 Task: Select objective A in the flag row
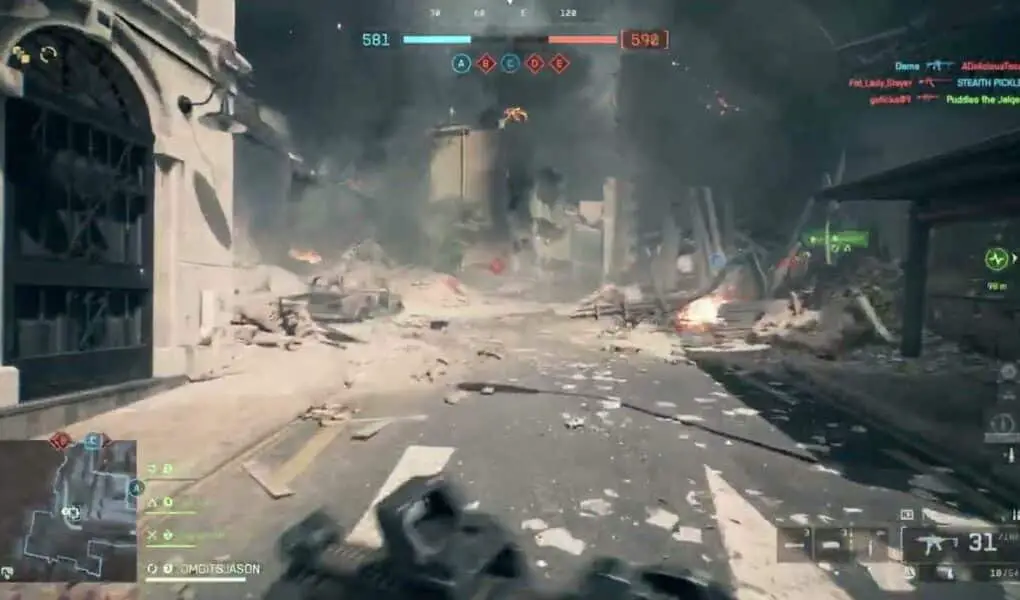pyautogui.click(x=461, y=64)
